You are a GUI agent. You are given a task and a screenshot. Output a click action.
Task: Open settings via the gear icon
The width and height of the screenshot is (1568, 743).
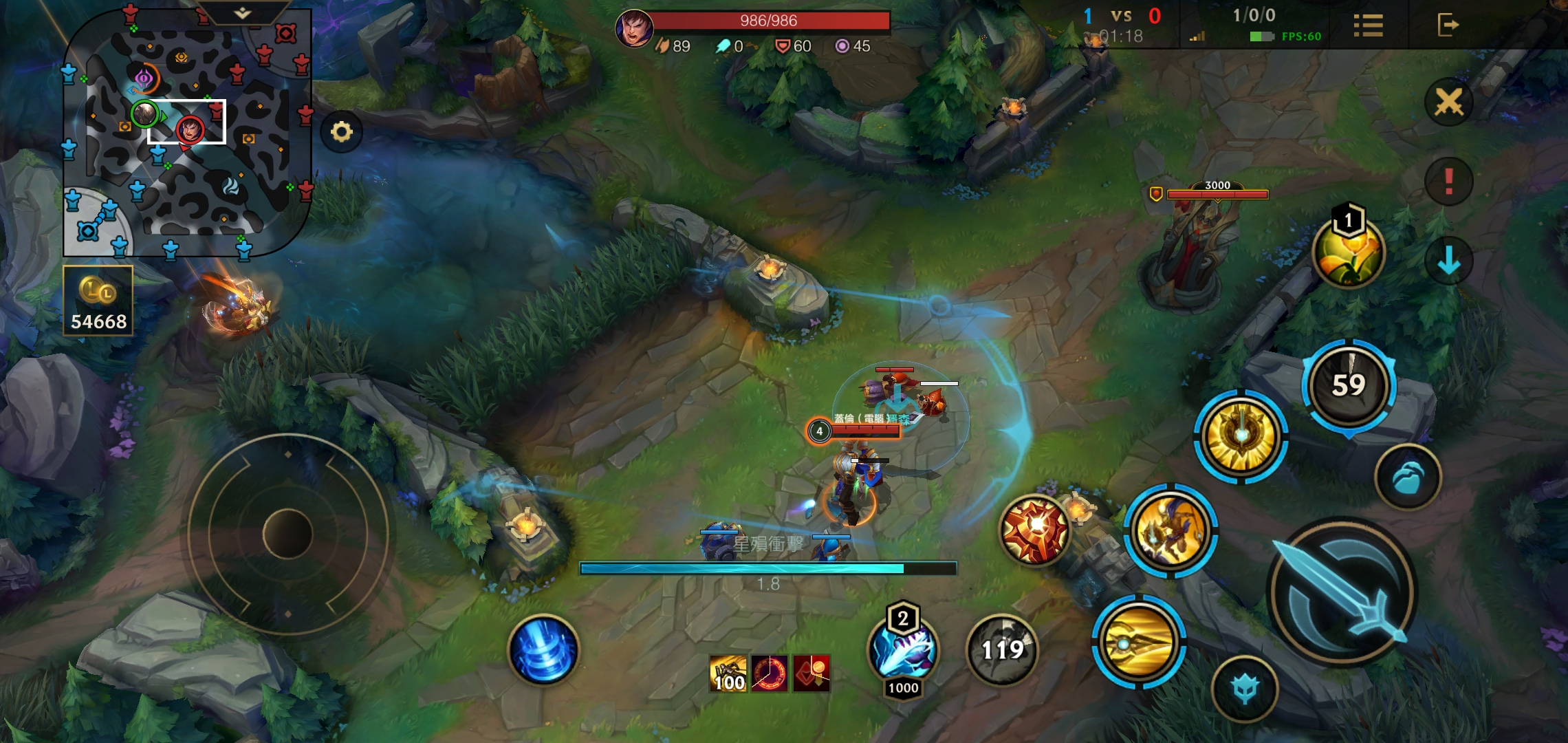point(342,131)
